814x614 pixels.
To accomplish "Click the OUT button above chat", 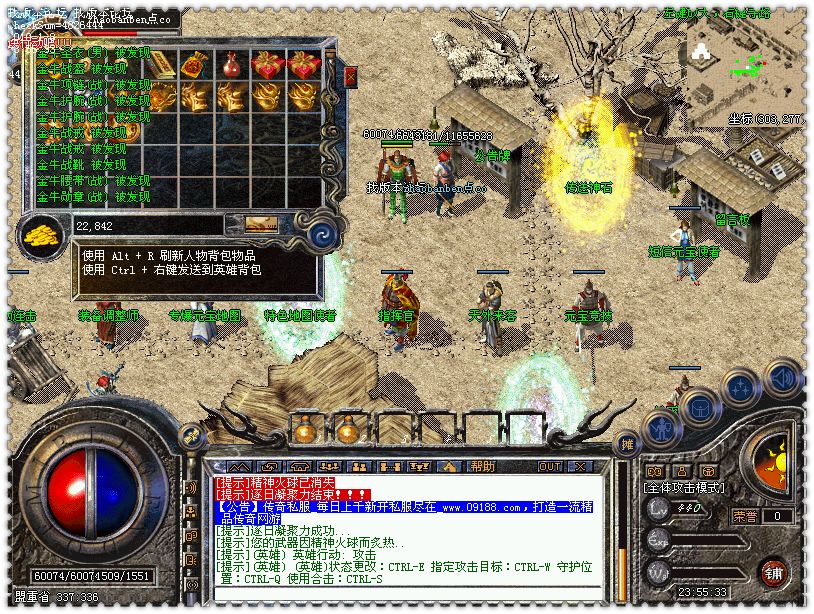I will tap(549, 466).
